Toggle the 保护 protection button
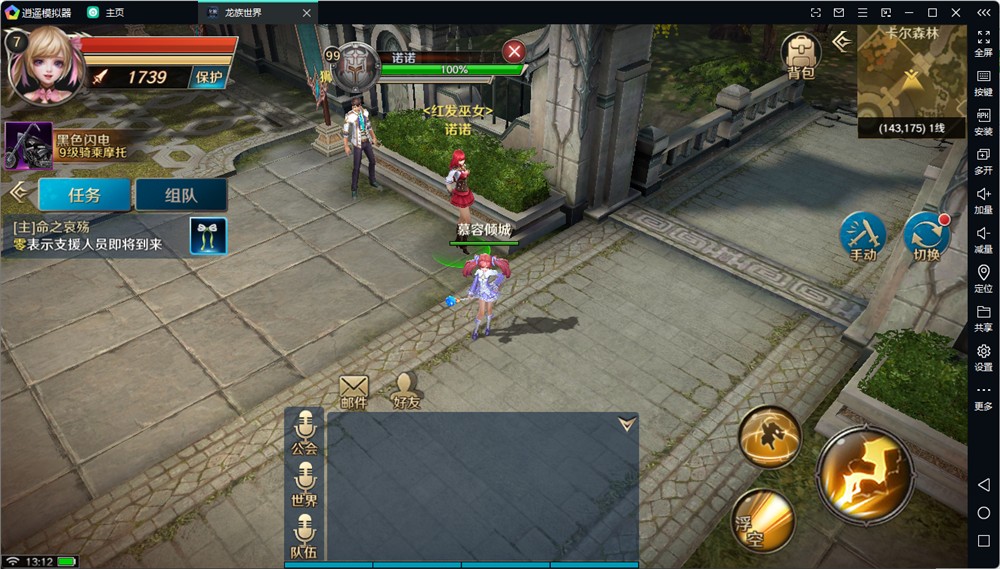This screenshot has height=569, width=1000. [x=209, y=77]
